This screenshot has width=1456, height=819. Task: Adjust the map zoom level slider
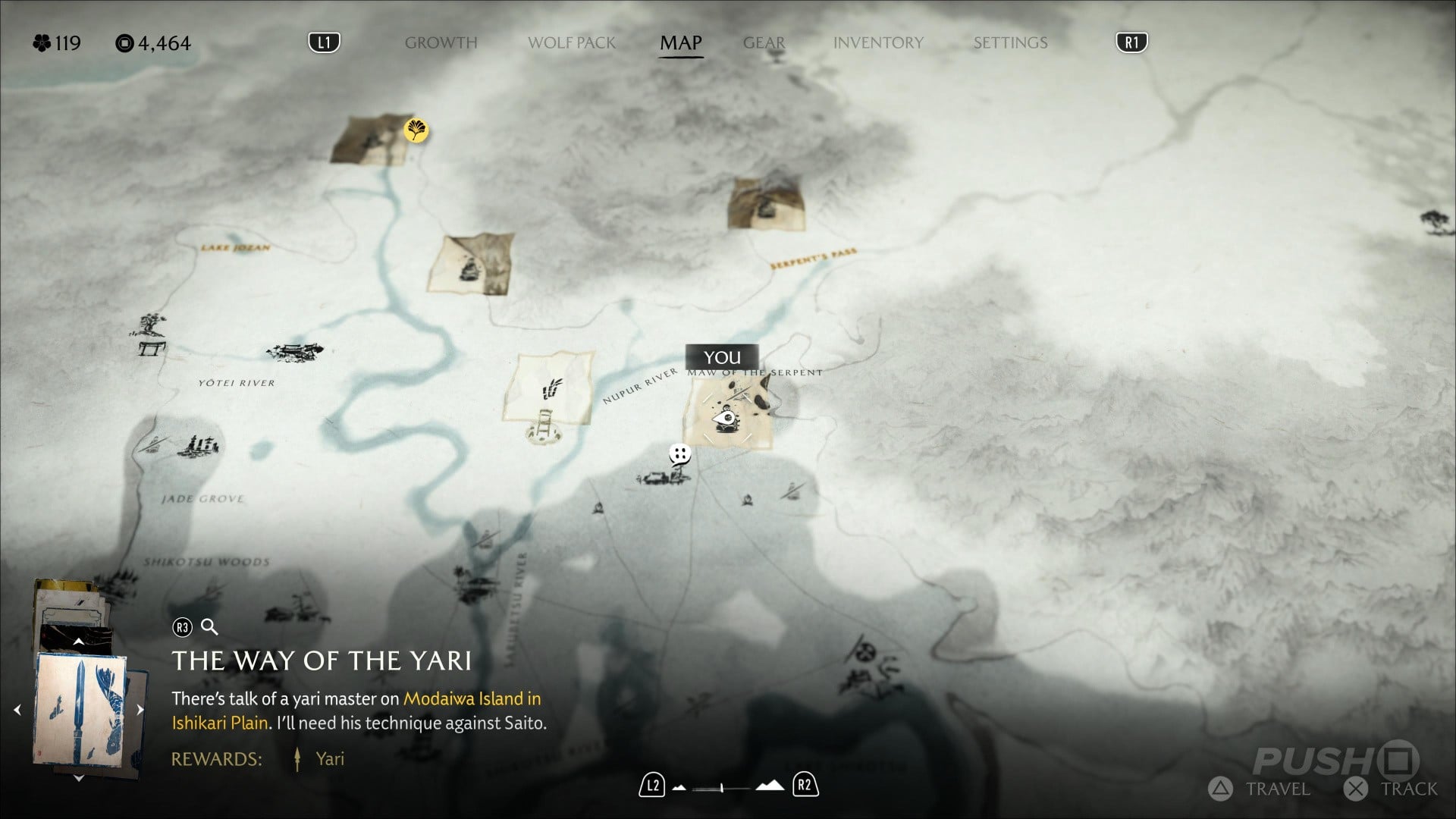pyautogui.click(x=722, y=788)
